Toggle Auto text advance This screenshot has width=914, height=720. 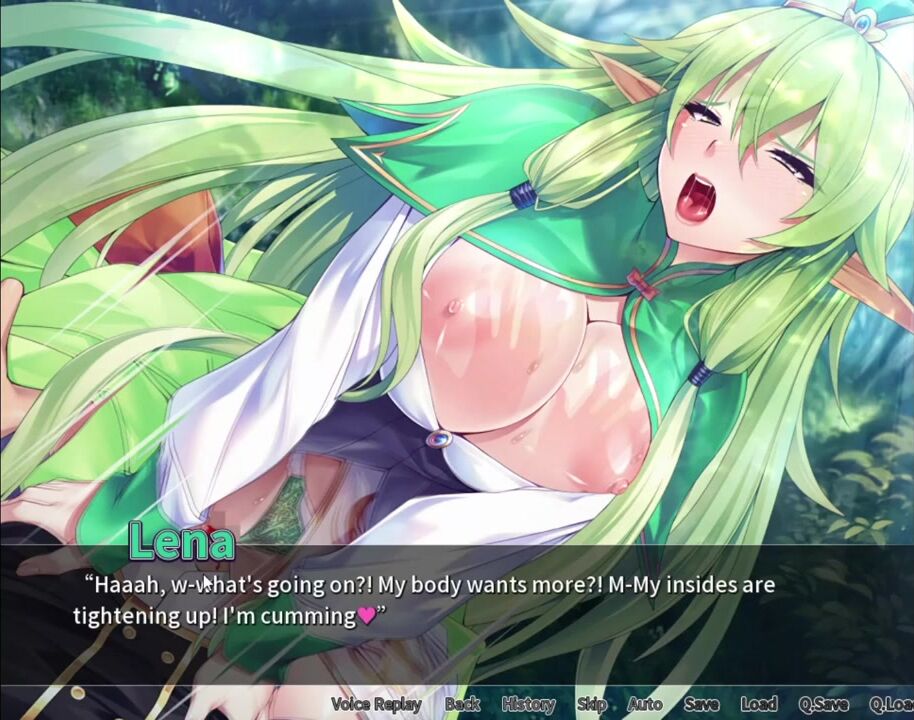coord(645,704)
